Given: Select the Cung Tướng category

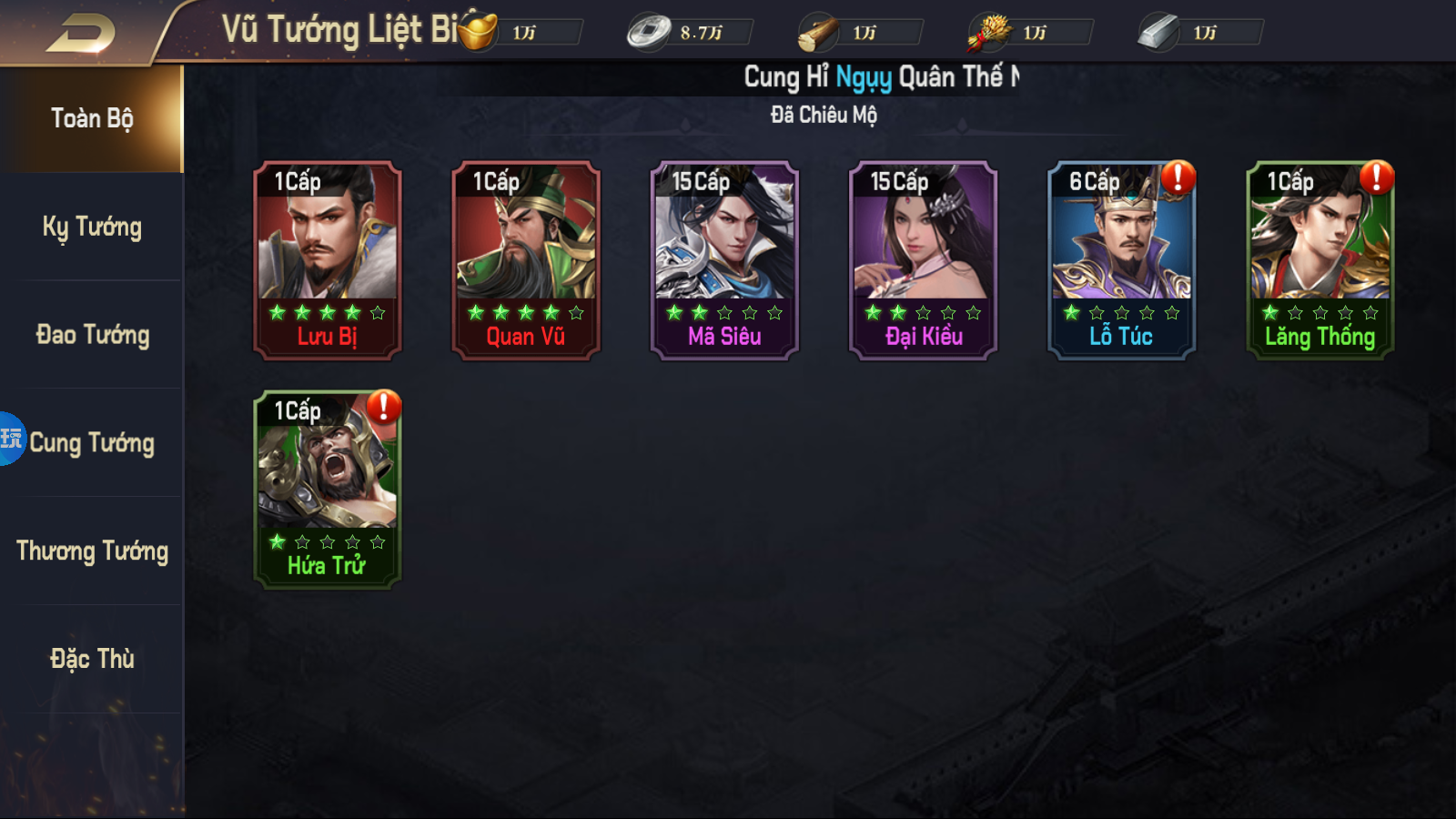Looking at the screenshot, I should click(x=92, y=443).
